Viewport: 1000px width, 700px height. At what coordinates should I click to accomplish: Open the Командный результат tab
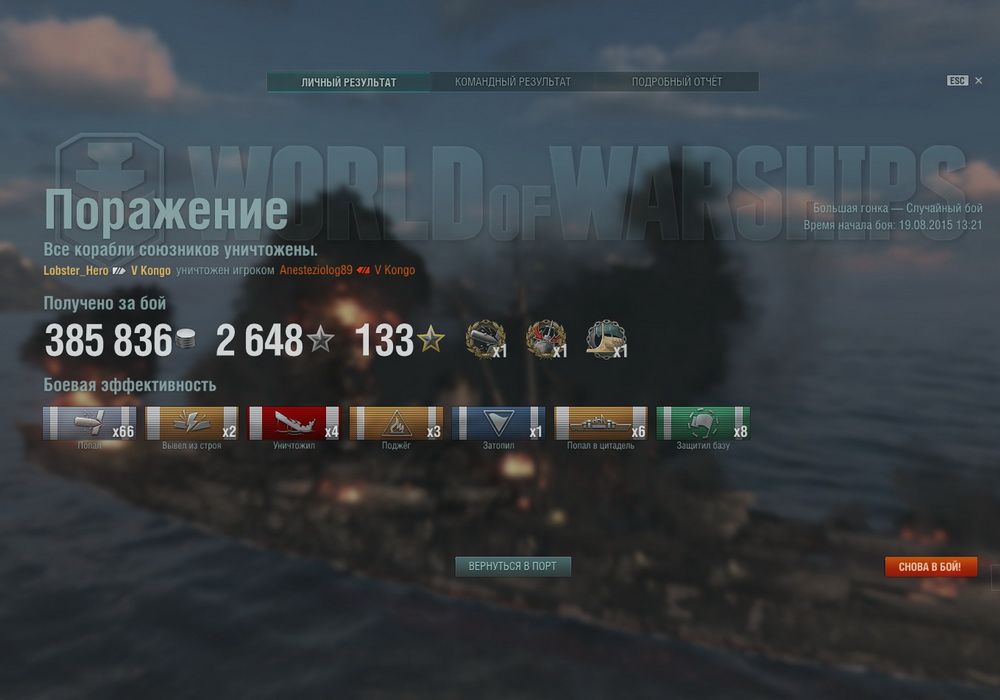pyautogui.click(x=513, y=82)
